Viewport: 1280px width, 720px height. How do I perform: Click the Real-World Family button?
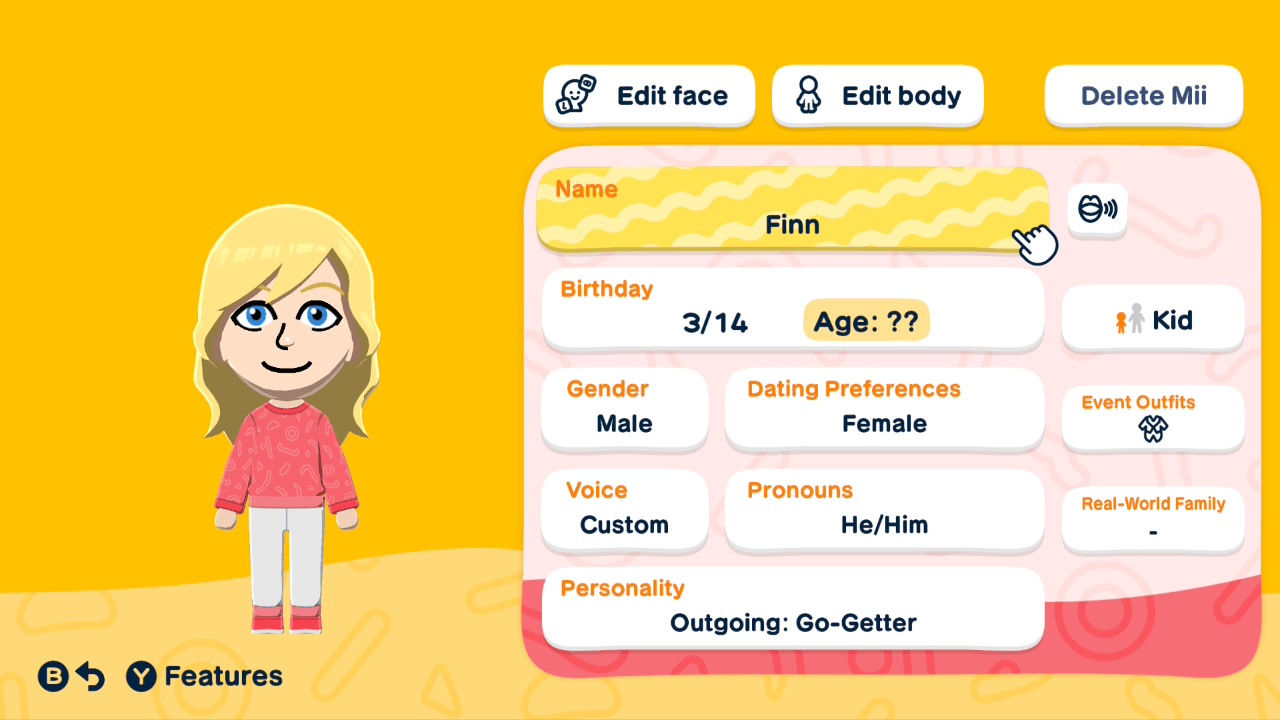click(1152, 519)
